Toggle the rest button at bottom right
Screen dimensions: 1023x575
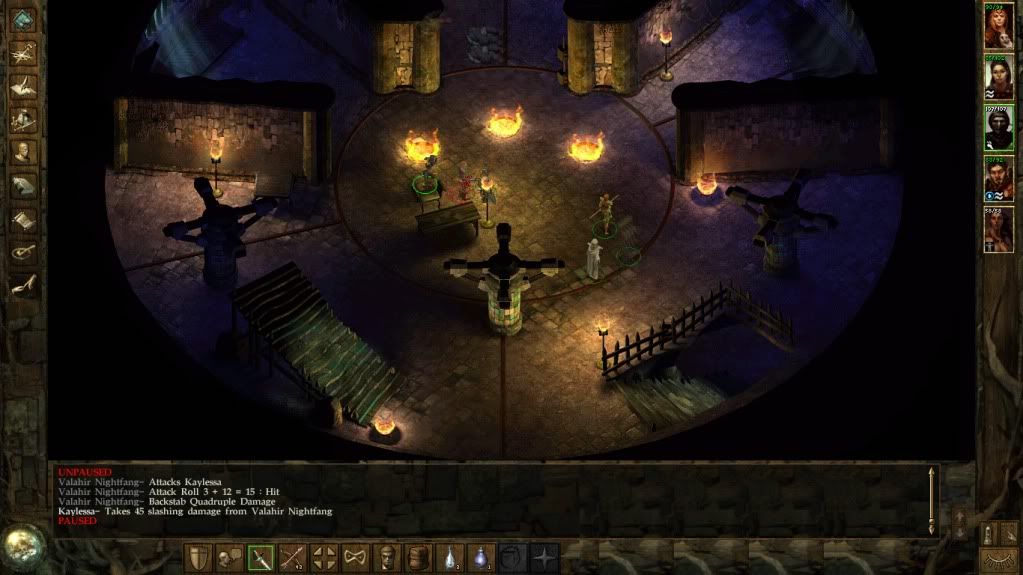click(x=997, y=559)
